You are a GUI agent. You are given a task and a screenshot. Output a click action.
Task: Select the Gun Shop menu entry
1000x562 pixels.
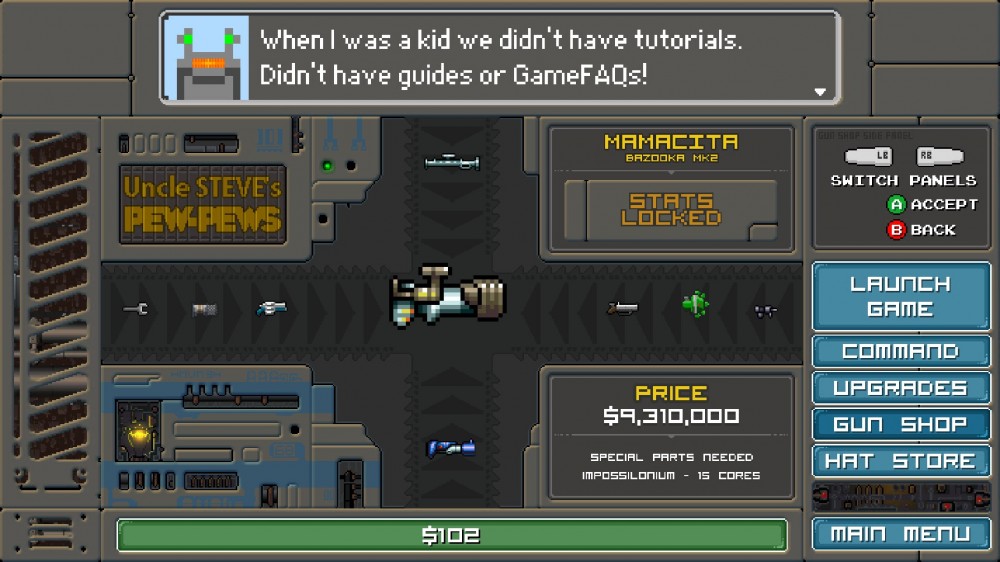[x=900, y=425]
